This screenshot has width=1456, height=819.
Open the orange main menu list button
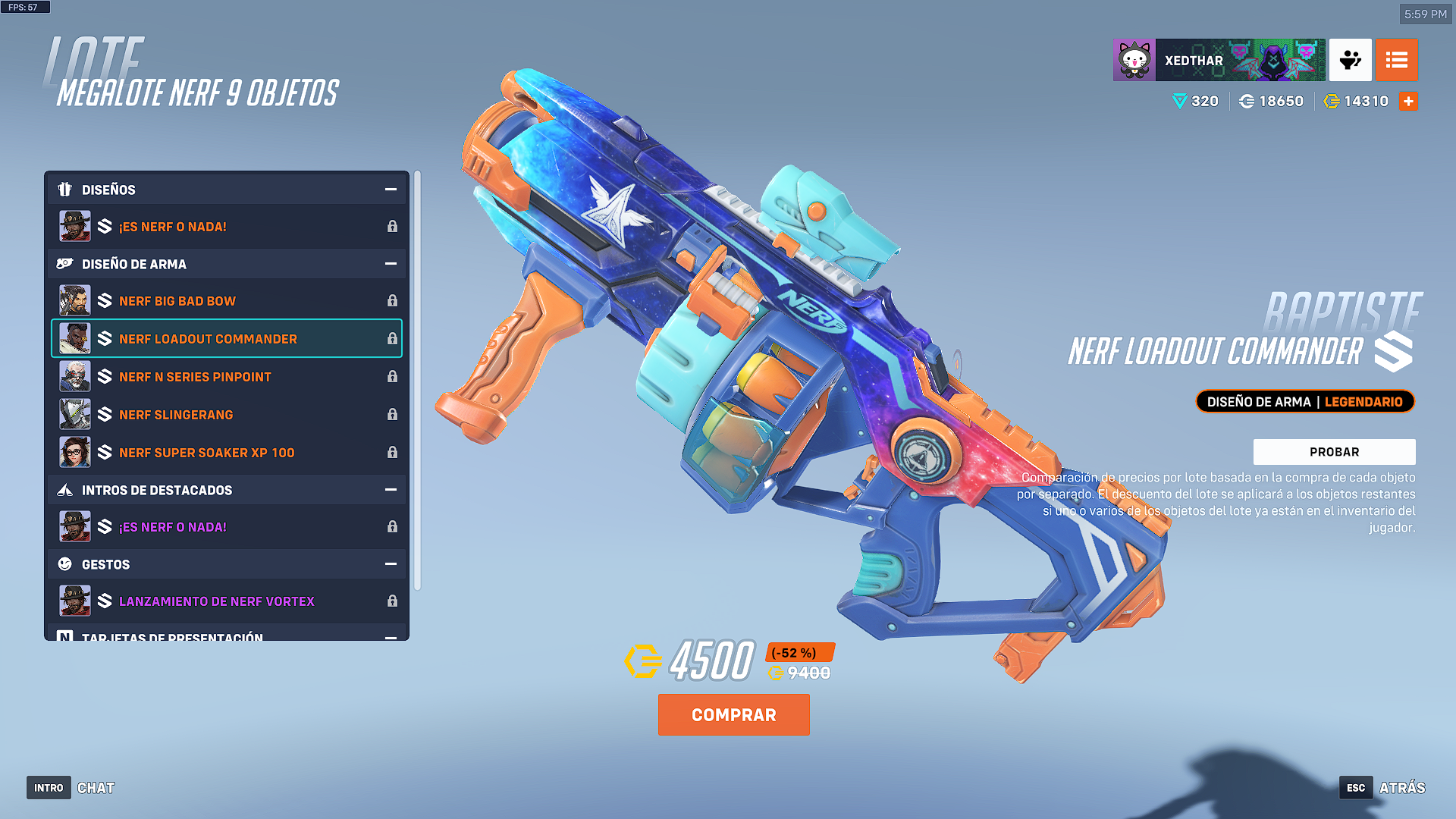[1396, 60]
